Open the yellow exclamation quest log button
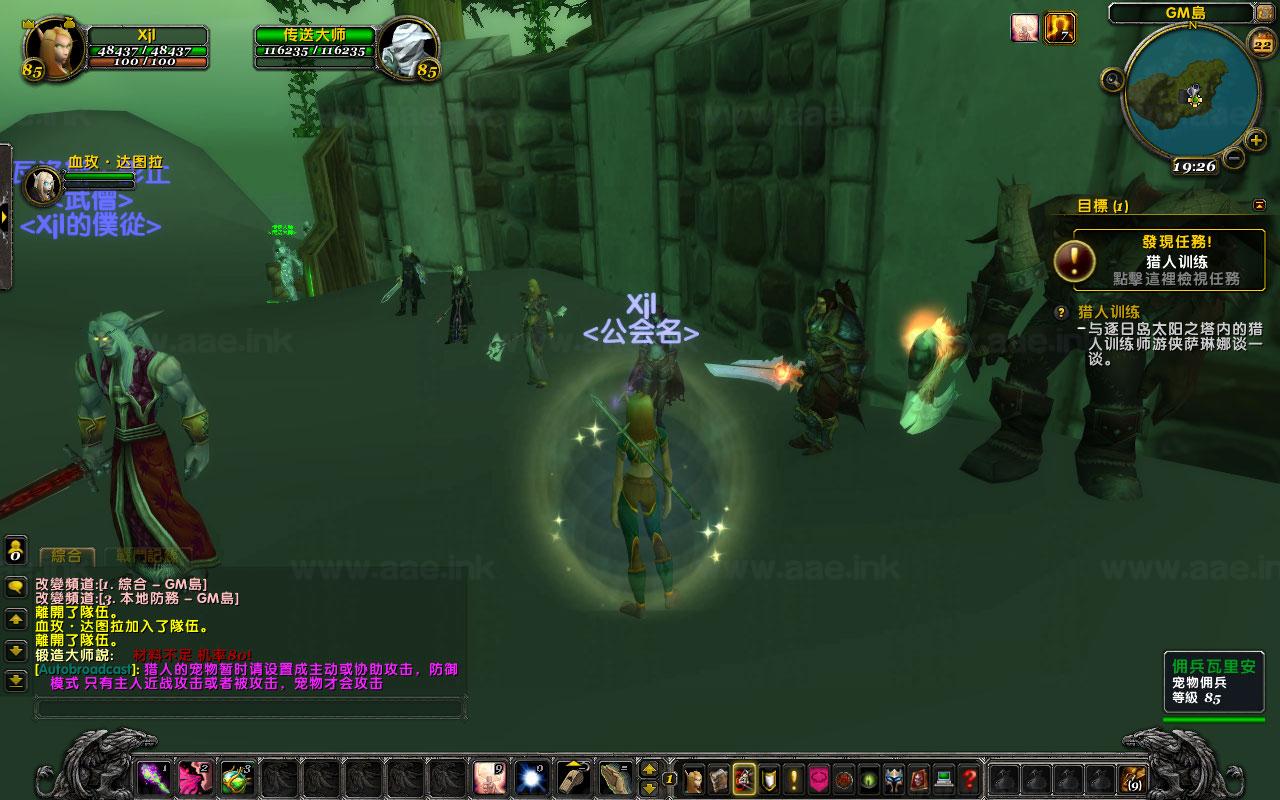The width and height of the screenshot is (1280, 800). point(794,778)
